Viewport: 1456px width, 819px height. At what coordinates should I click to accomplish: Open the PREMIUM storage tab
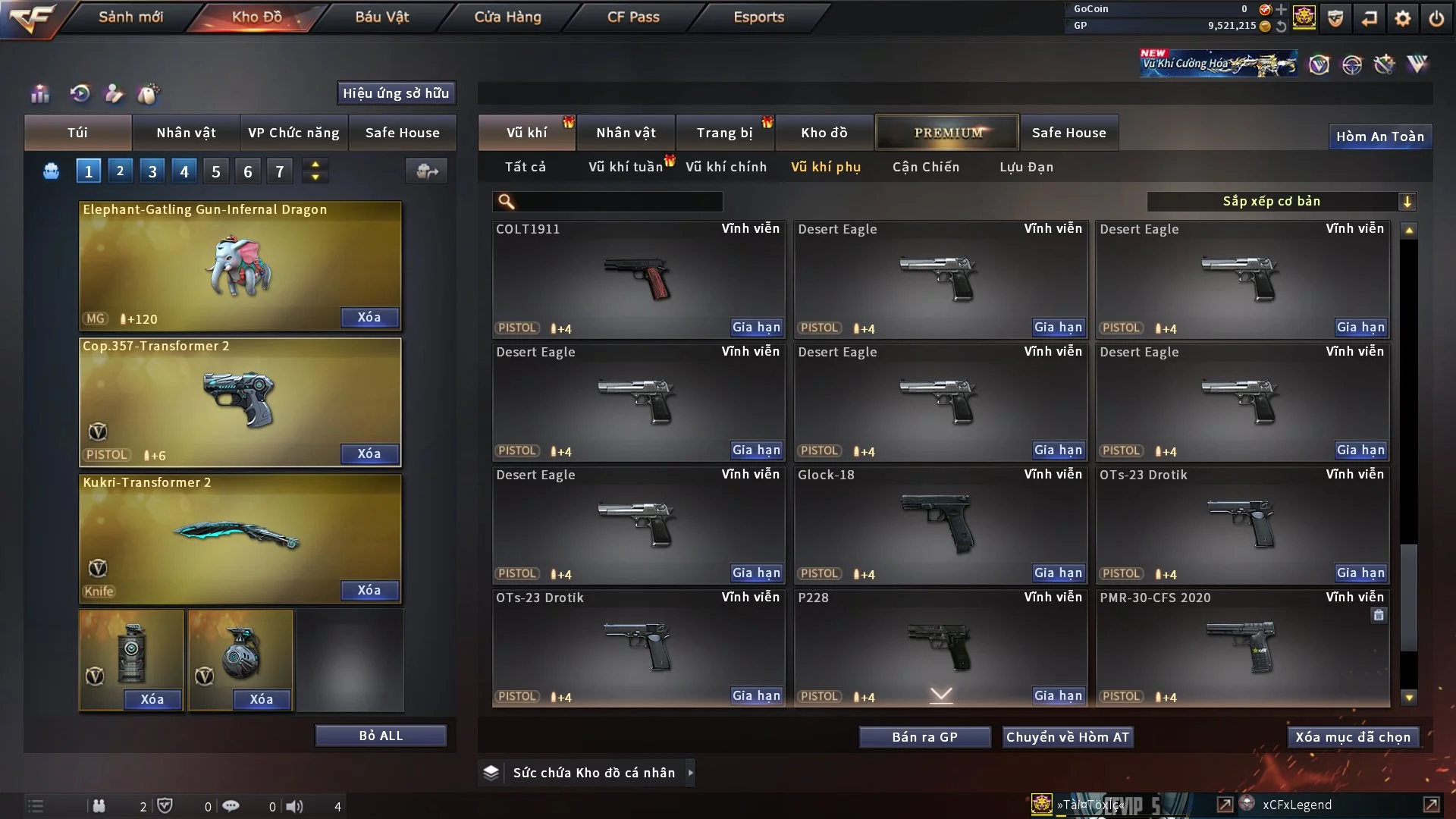point(947,133)
